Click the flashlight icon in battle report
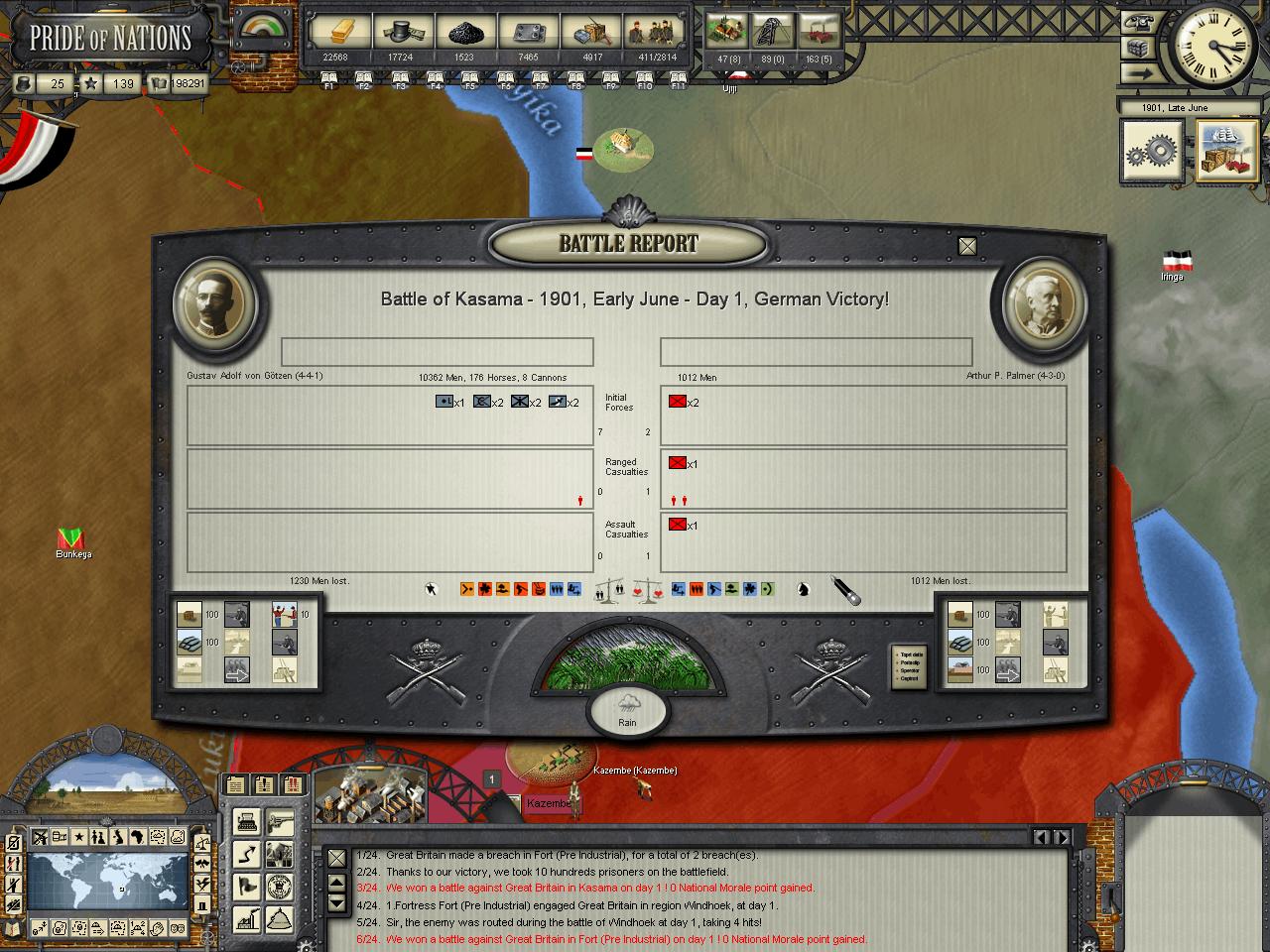This screenshot has height=952, width=1270. click(846, 591)
